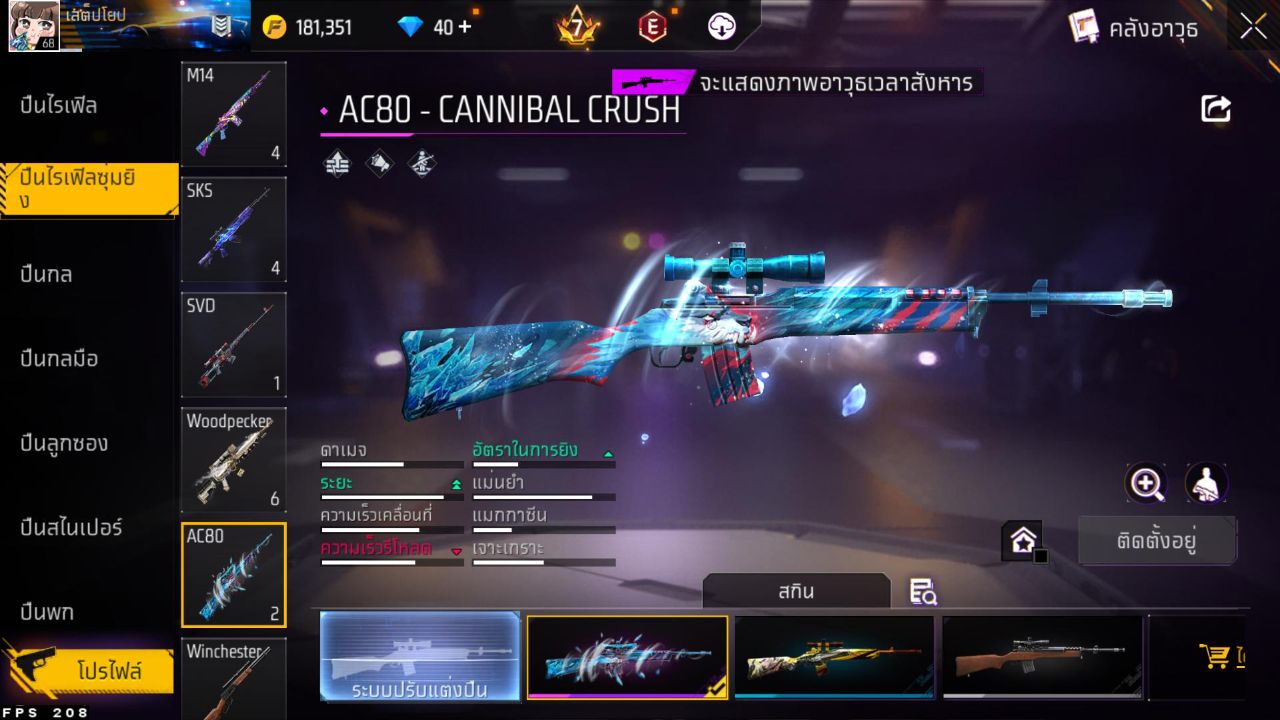Select the Woodpecker weapon tile

pyautogui.click(x=234, y=459)
